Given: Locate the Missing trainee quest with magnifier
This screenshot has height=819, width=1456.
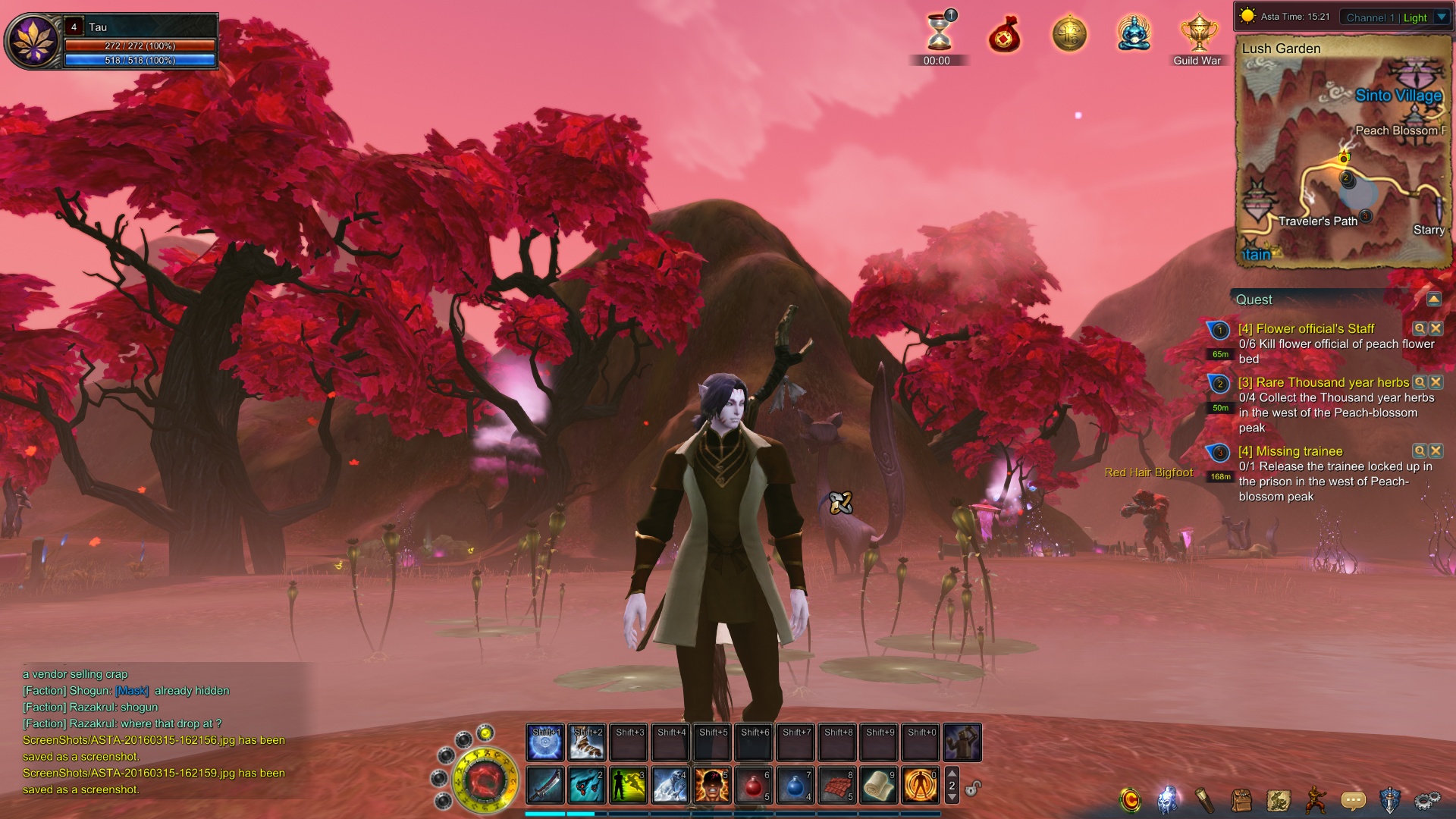Looking at the screenshot, I should coord(1420,451).
